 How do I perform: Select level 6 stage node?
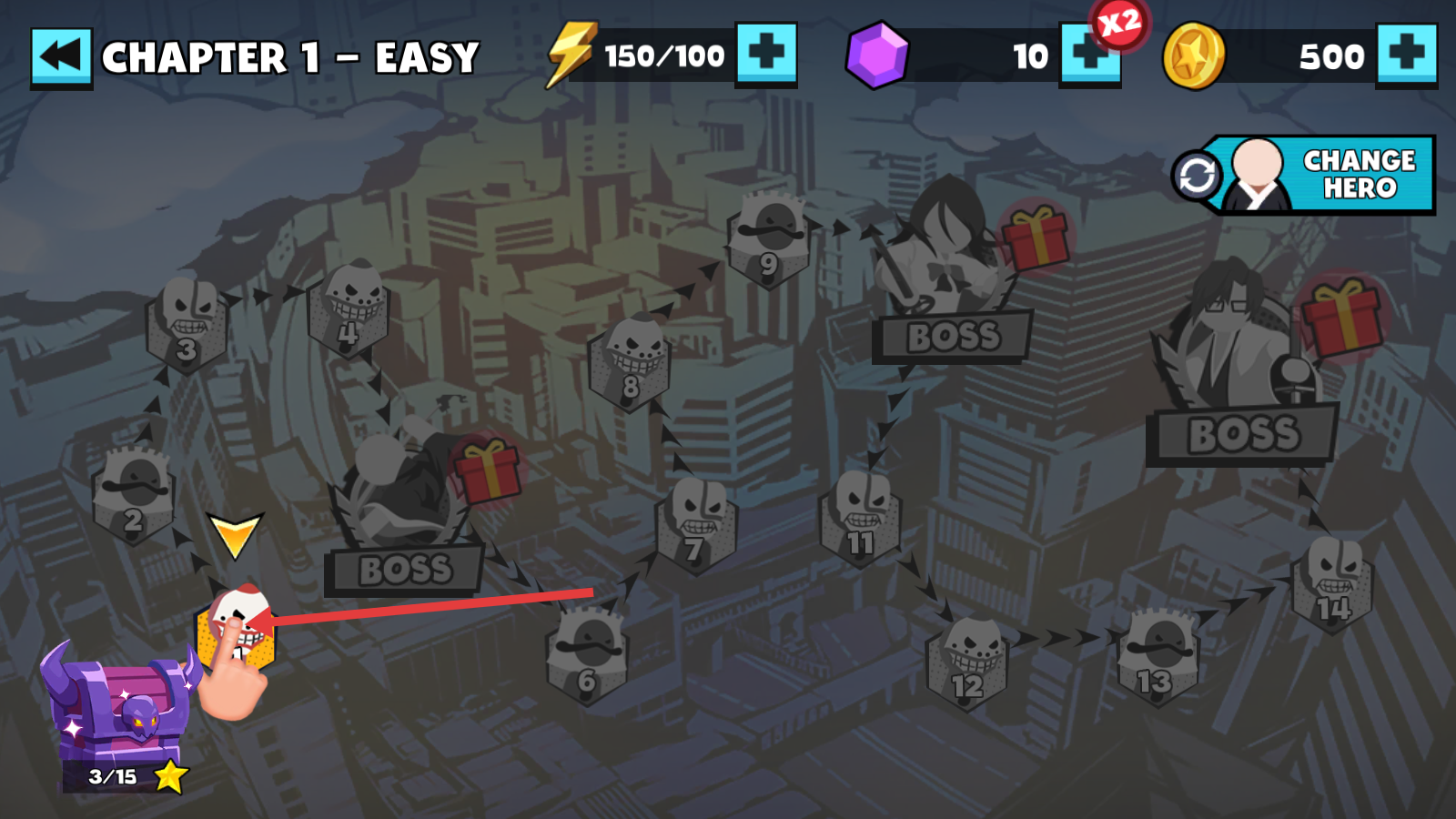pyautogui.click(x=587, y=655)
